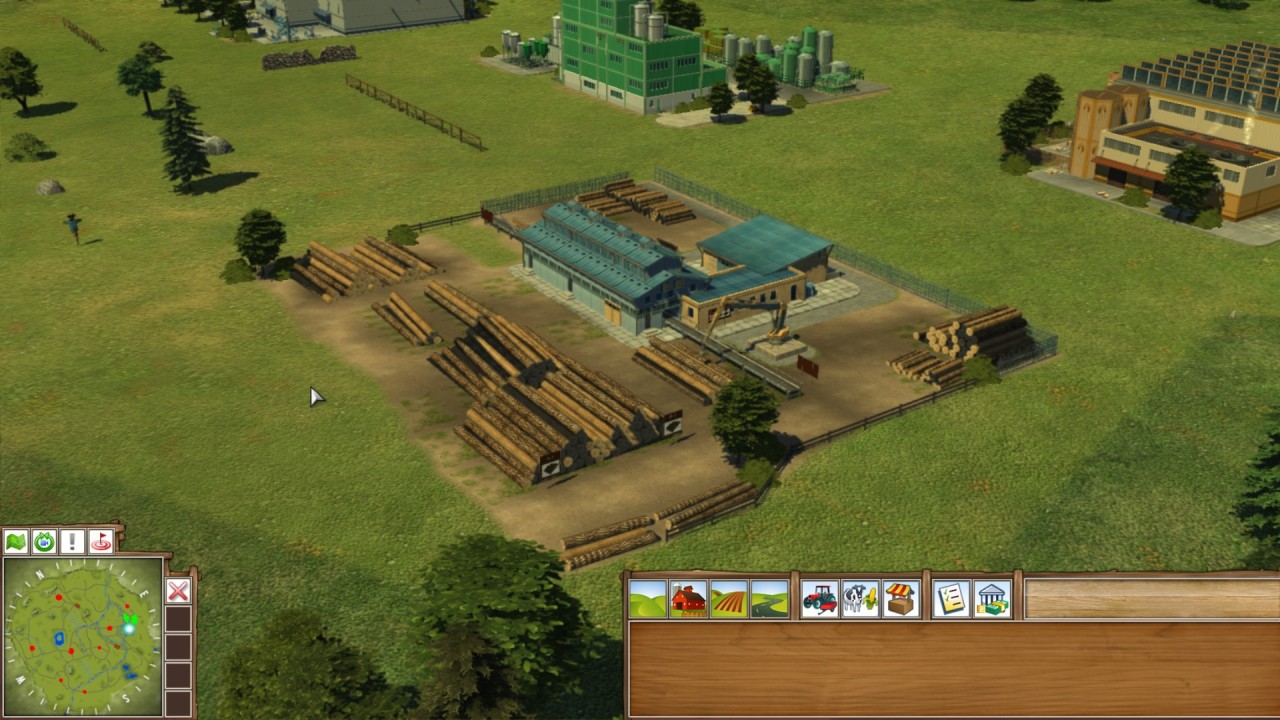Screen dimensions: 1280x720
Task: Visit the market stall icon
Action: tap(901, 599)
